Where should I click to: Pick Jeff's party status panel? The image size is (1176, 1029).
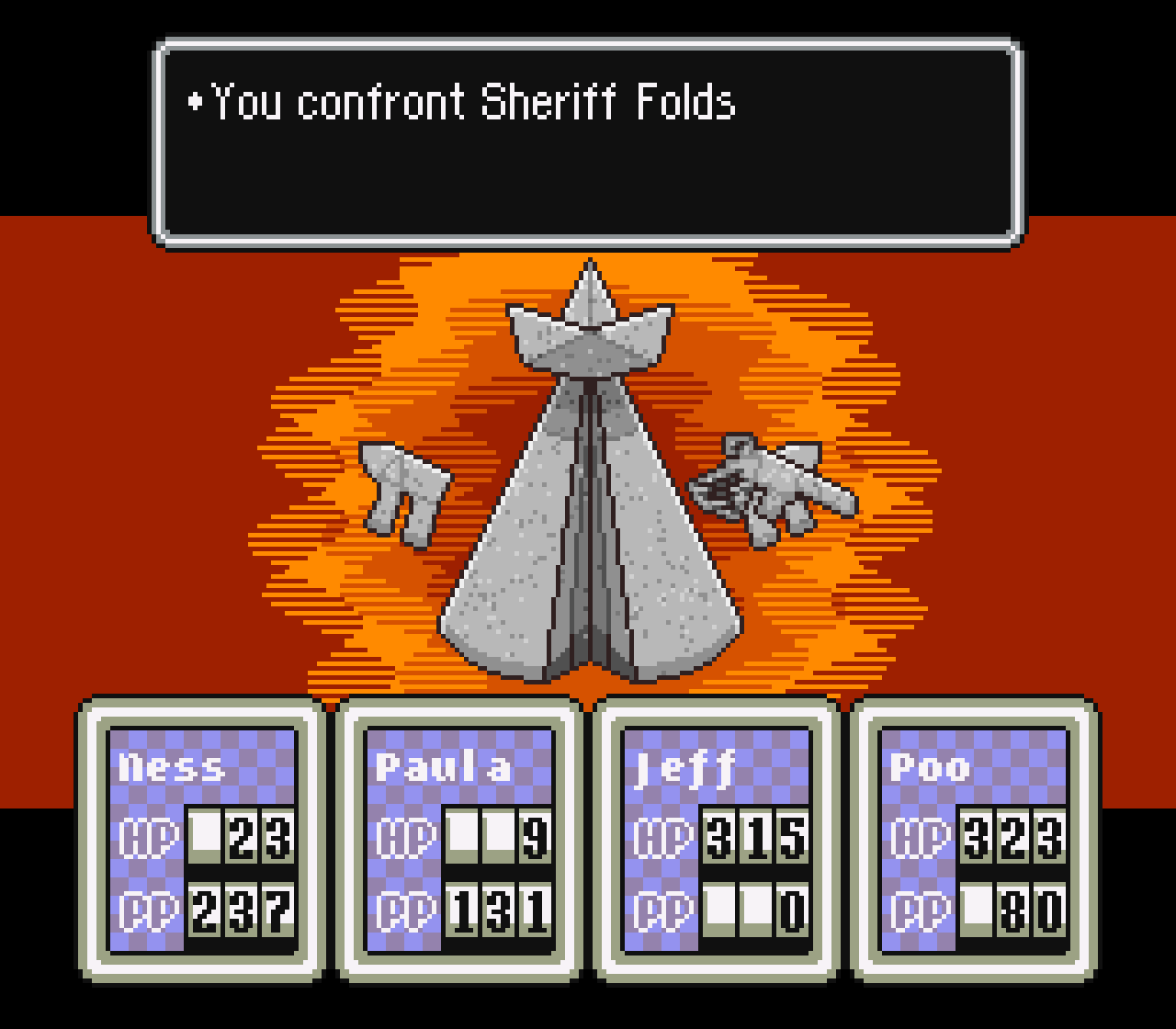coord(717,839)
